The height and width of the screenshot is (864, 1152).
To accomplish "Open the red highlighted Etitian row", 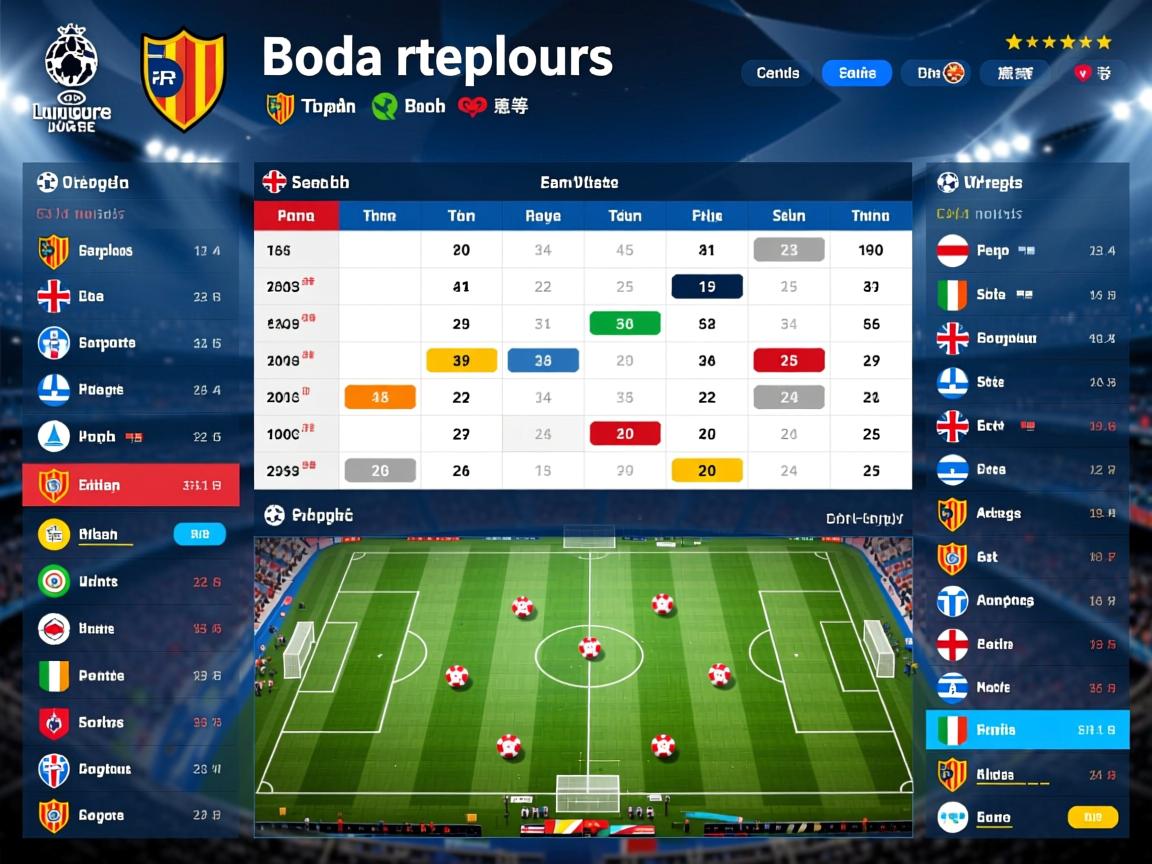I will pos(131,485).
